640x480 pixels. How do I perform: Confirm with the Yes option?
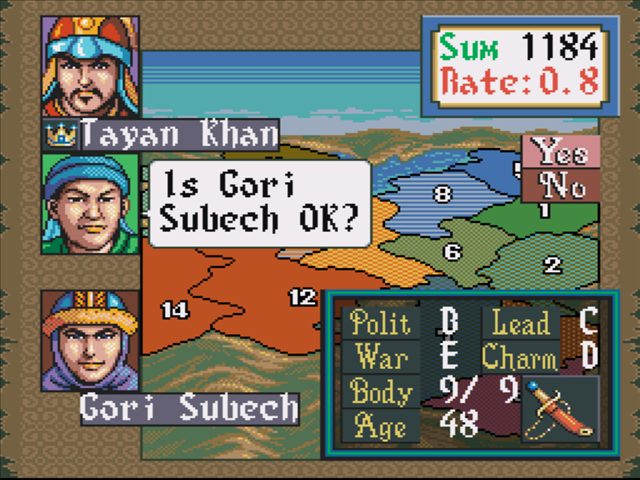pos(561,152)
